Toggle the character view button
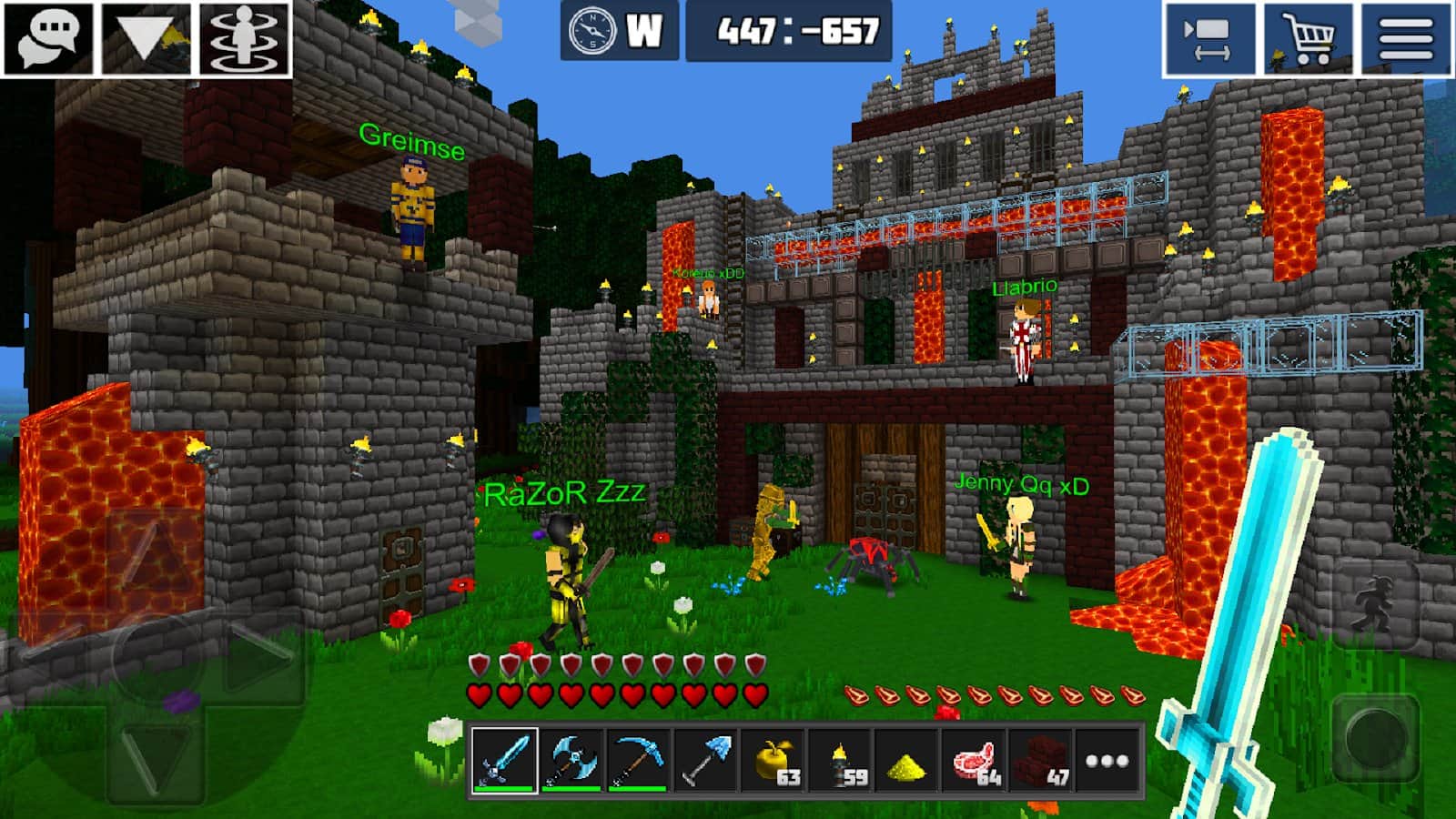This screenshot has width=1456, height=819. click(x=244, y=38)
